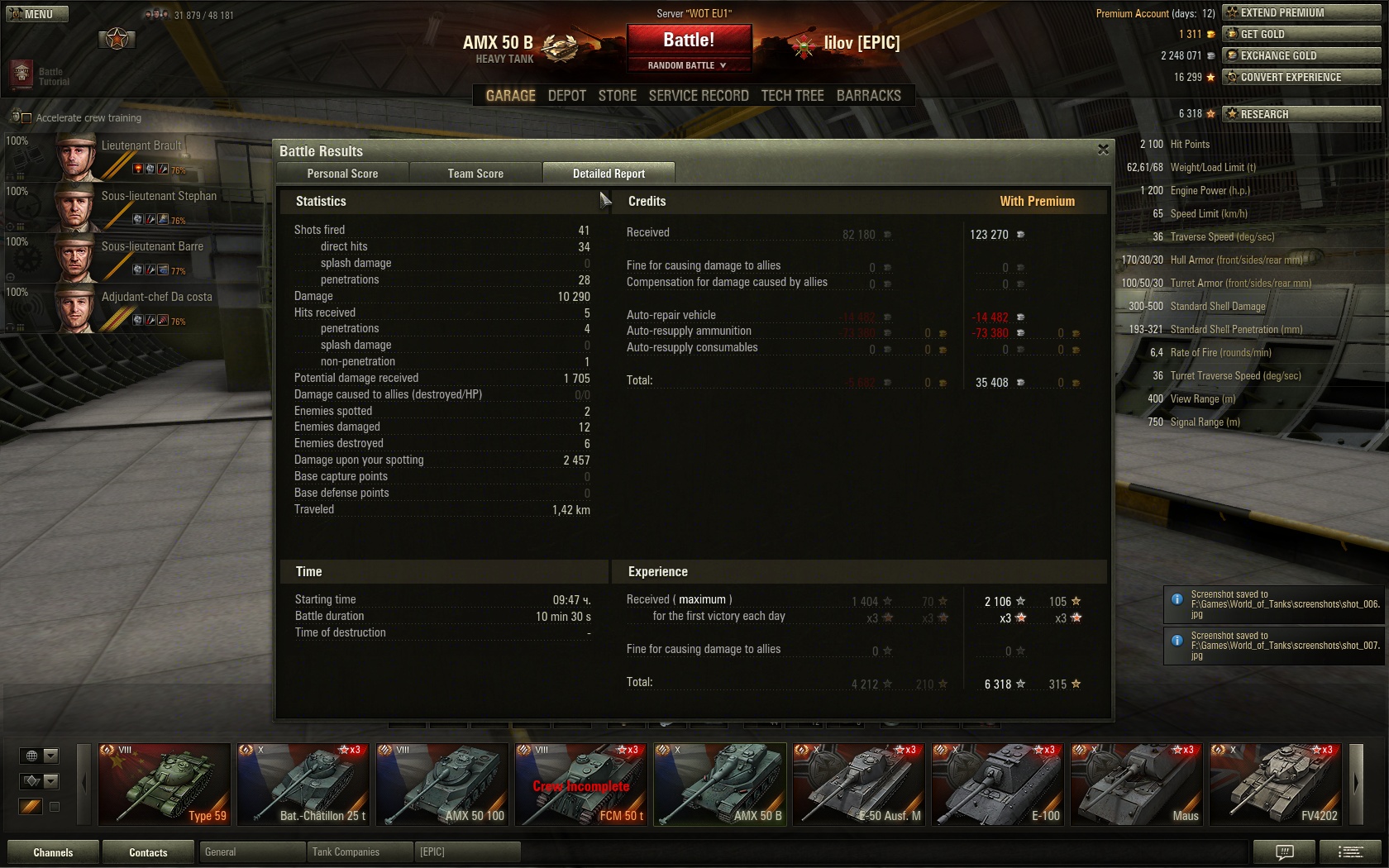The height and width of the screenshot is (868, 1389).
Task: Open the Random Battle mode dropdown
Action: (688, 65)
